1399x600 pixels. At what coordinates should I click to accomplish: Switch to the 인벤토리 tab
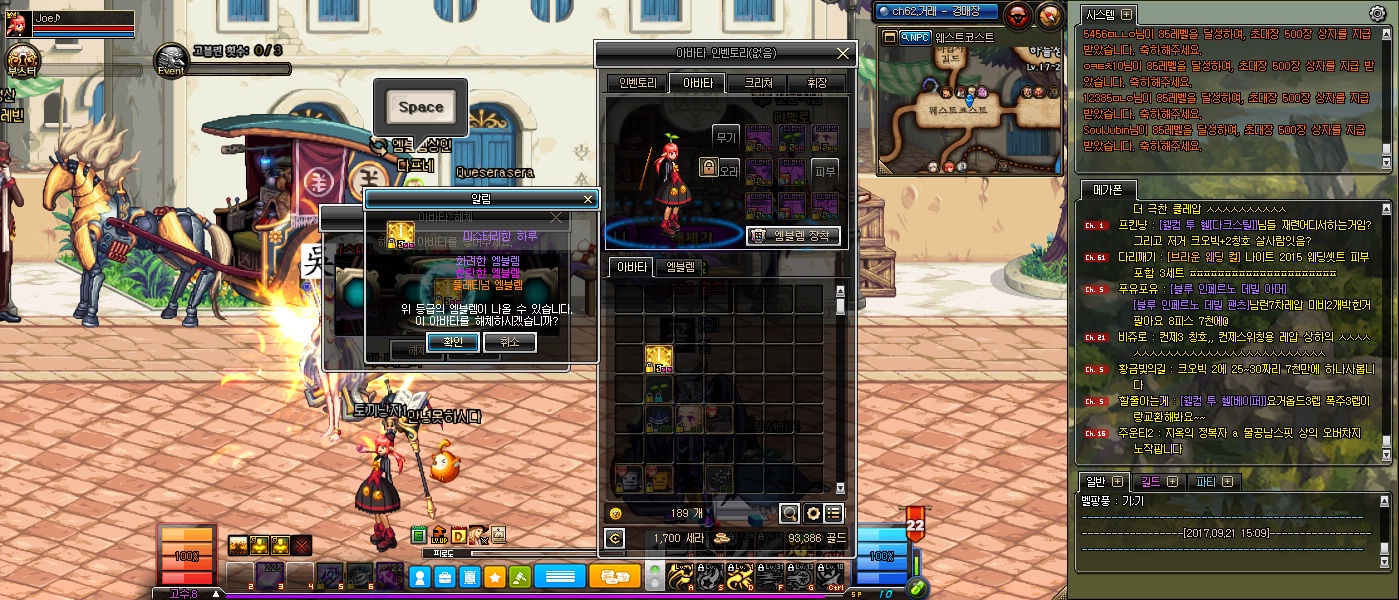tap(637, 83)
